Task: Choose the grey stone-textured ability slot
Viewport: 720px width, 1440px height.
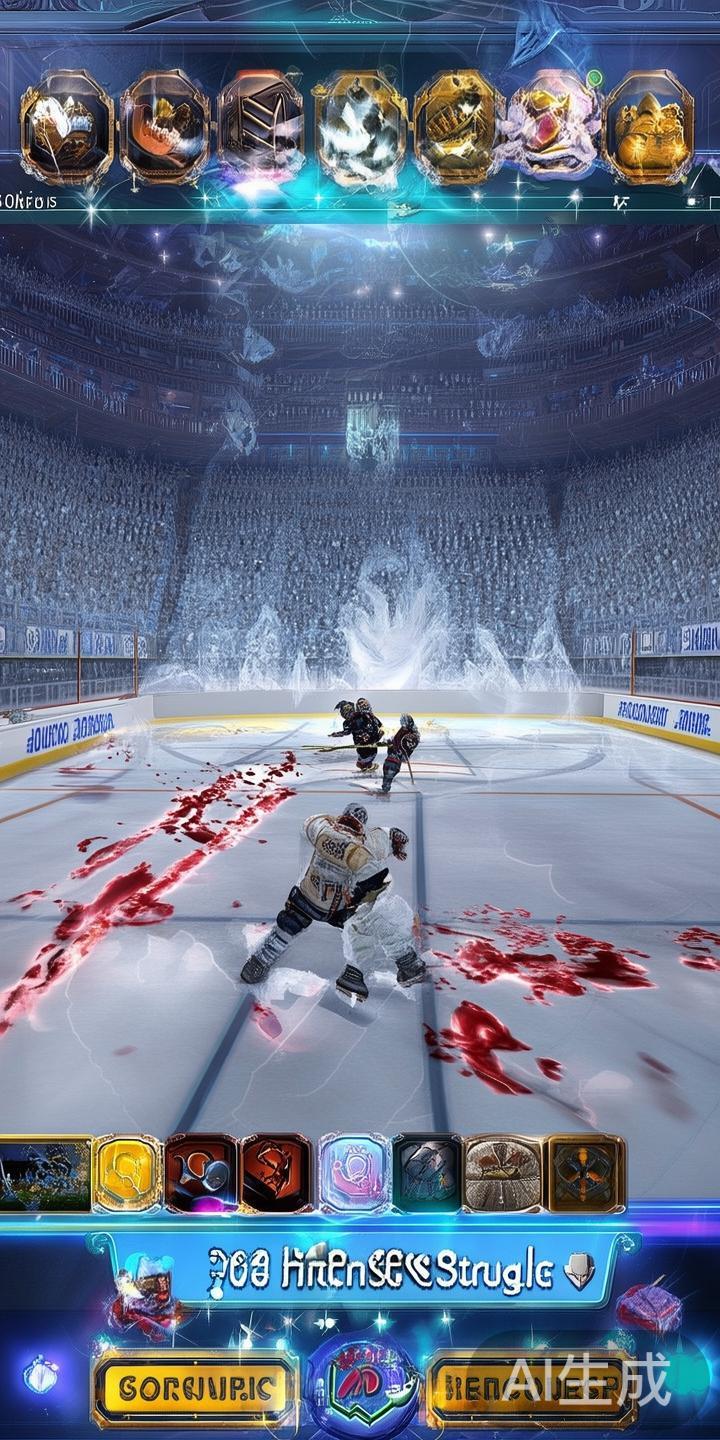Action: 427,1174
